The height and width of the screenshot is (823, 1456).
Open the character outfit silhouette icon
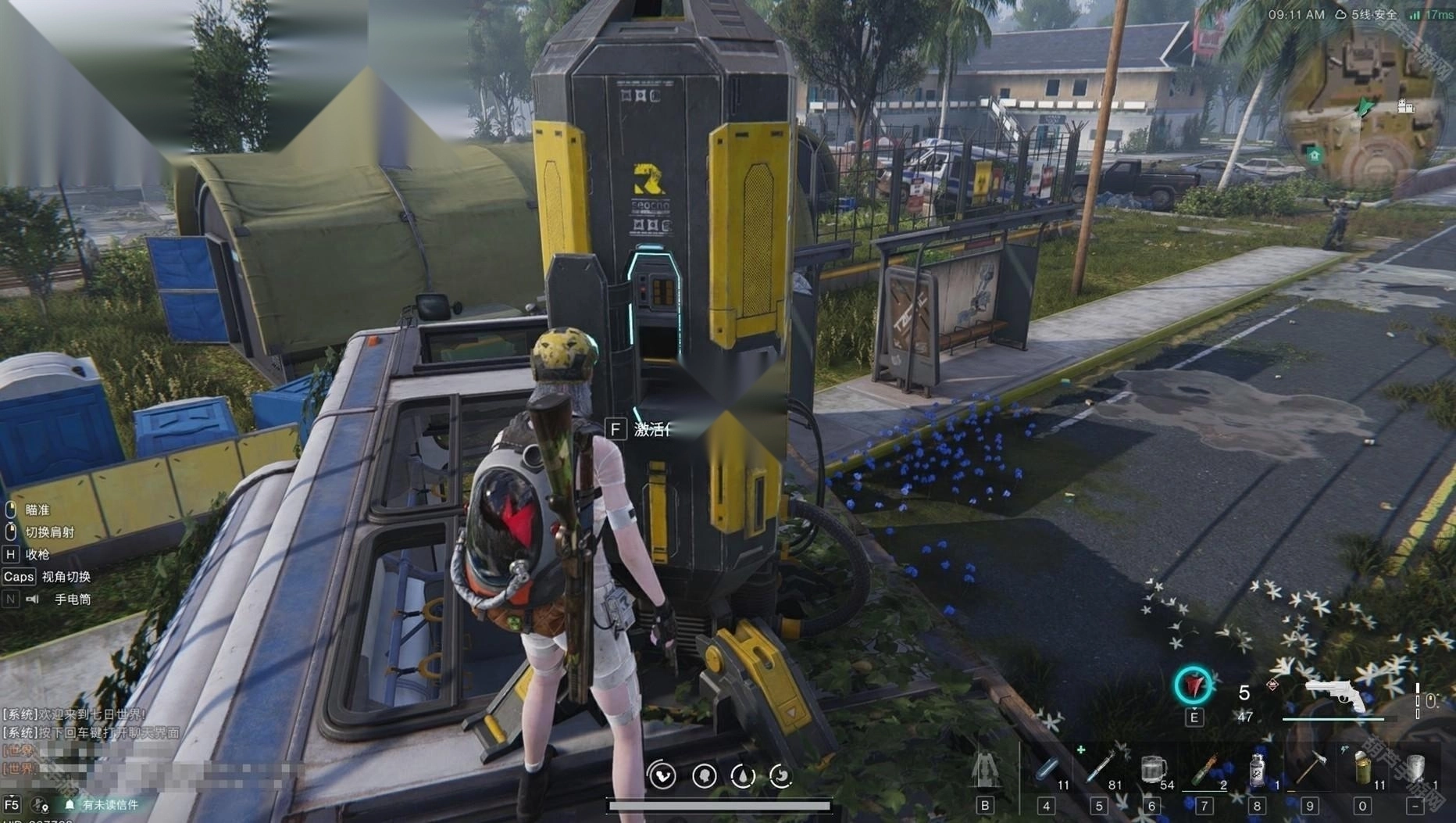click(x=985, y=769)
